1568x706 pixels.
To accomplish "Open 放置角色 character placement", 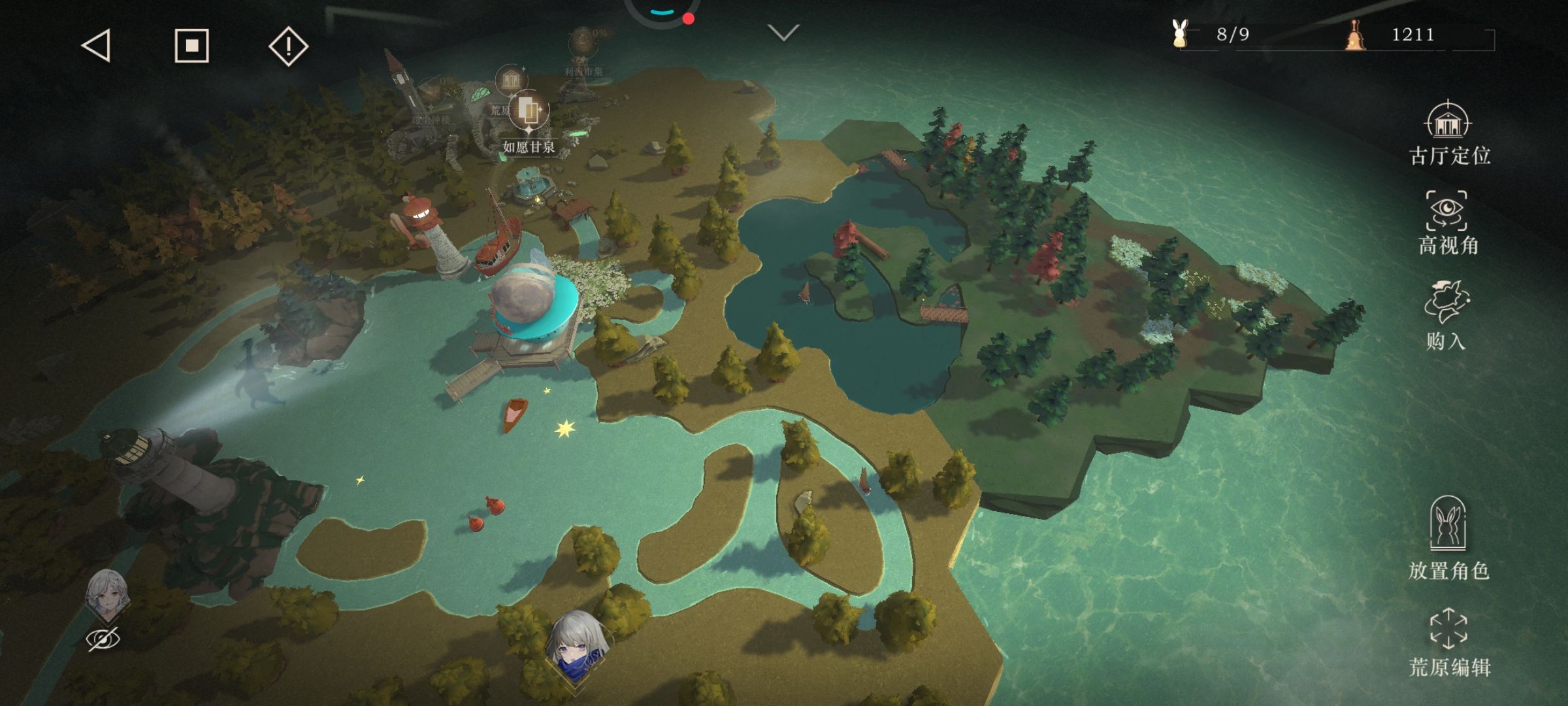I will 1448,538.
